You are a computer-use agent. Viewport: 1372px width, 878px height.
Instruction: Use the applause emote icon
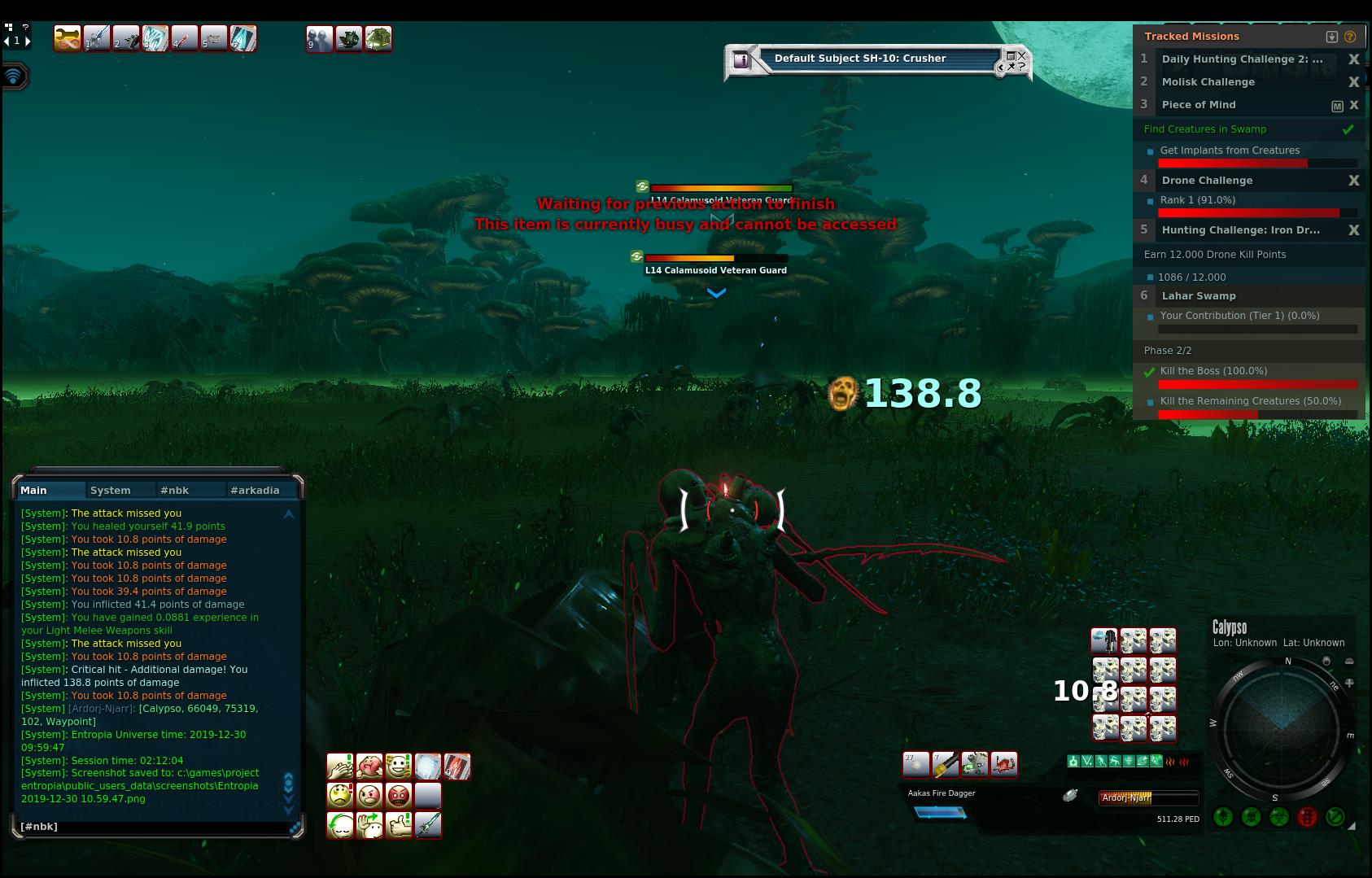(339, 767)
